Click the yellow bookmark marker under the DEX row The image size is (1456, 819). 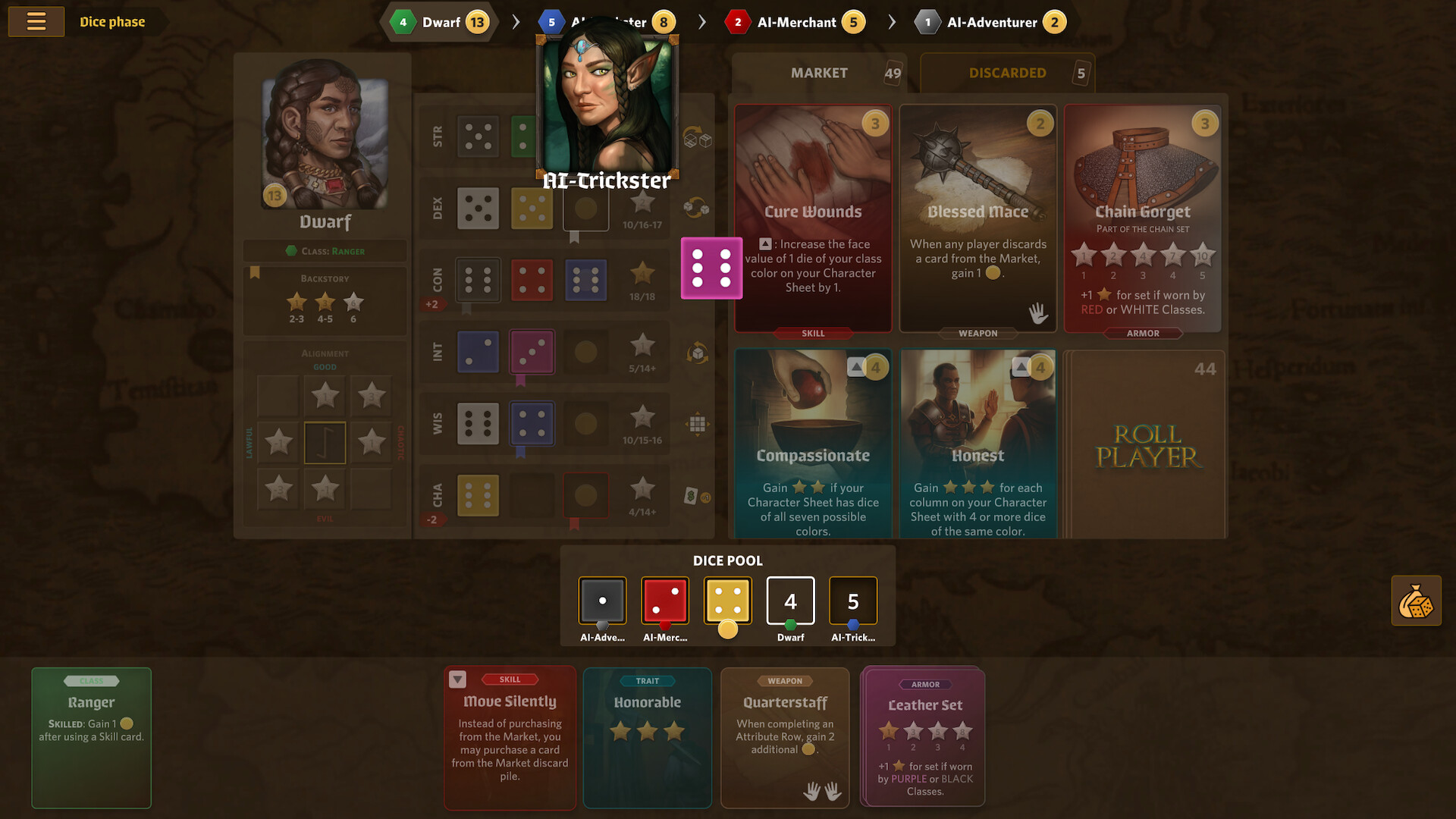point(574,237)
